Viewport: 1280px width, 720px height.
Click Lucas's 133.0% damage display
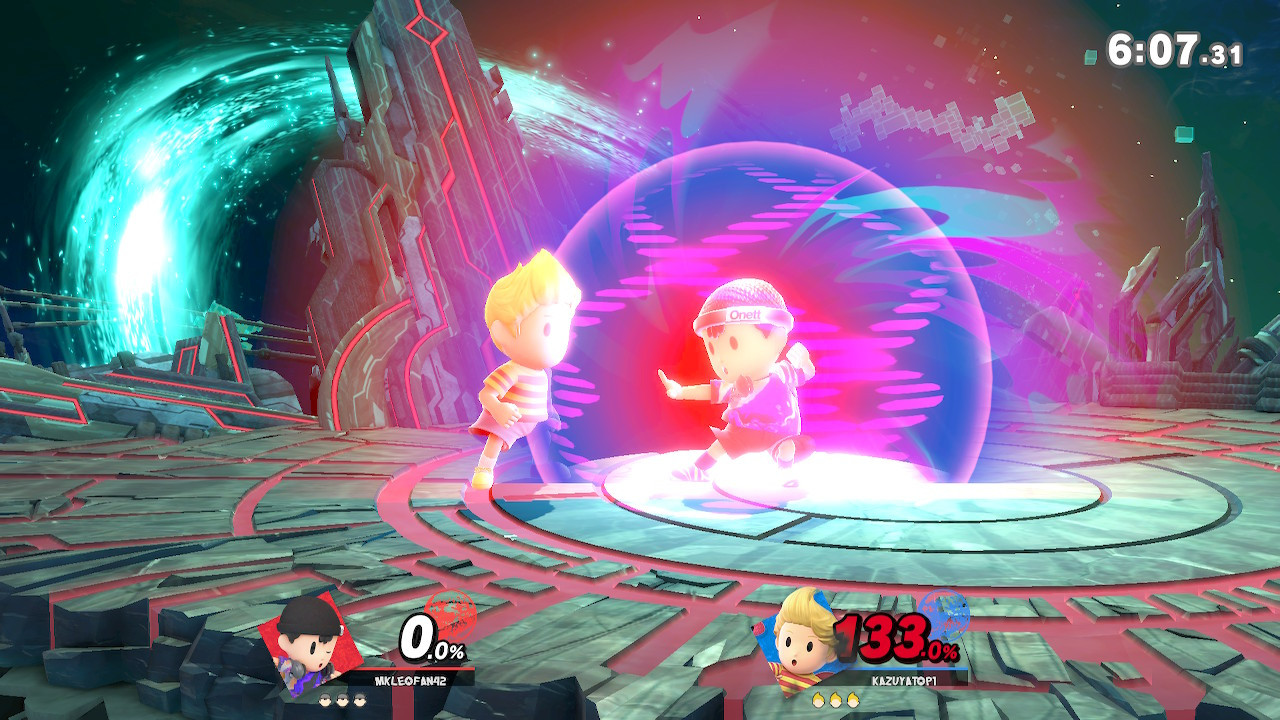click(x=893, y=637)
